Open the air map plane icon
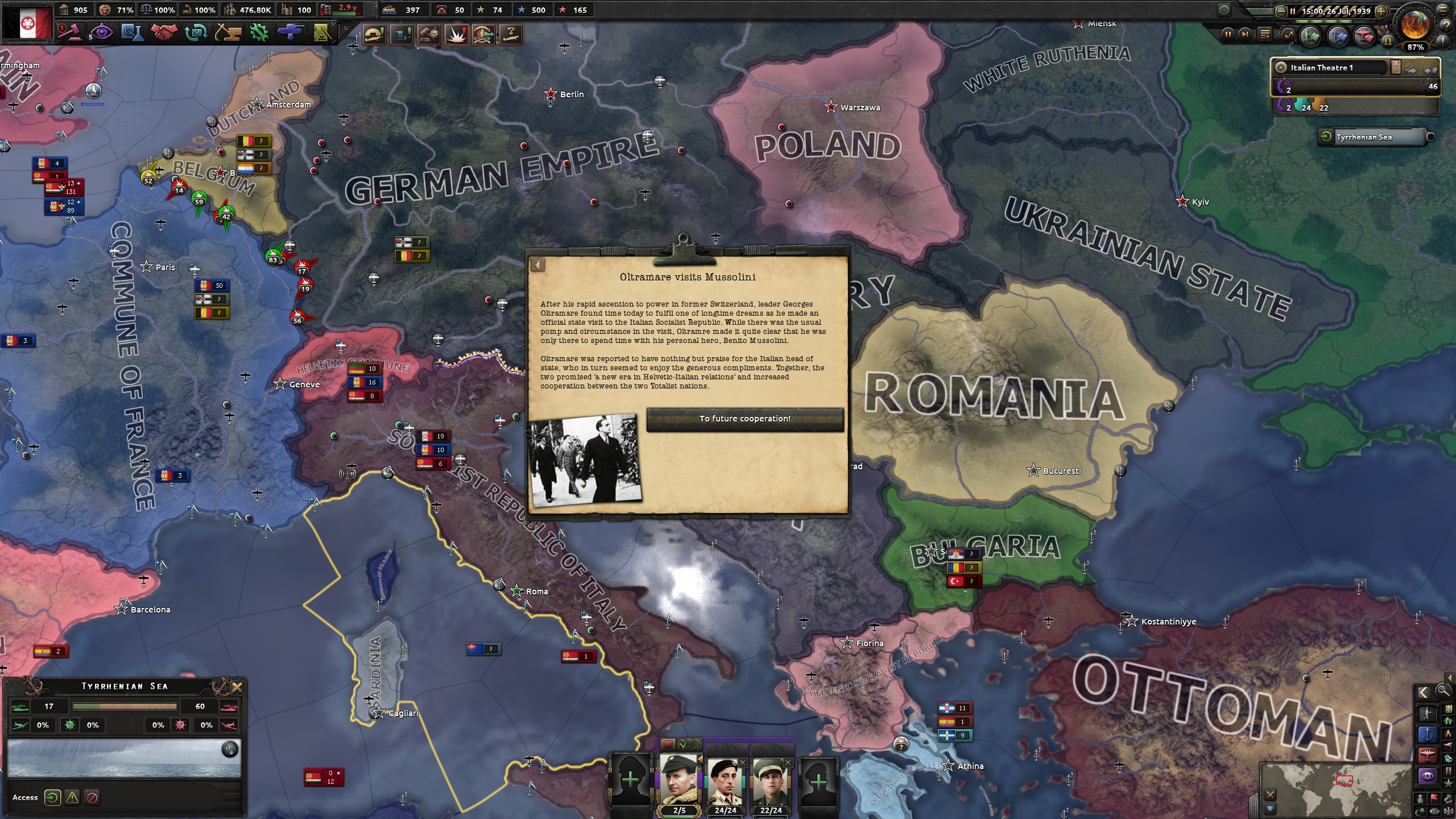The height and width of the screenshot is (819, 1456). [1364, 35]
